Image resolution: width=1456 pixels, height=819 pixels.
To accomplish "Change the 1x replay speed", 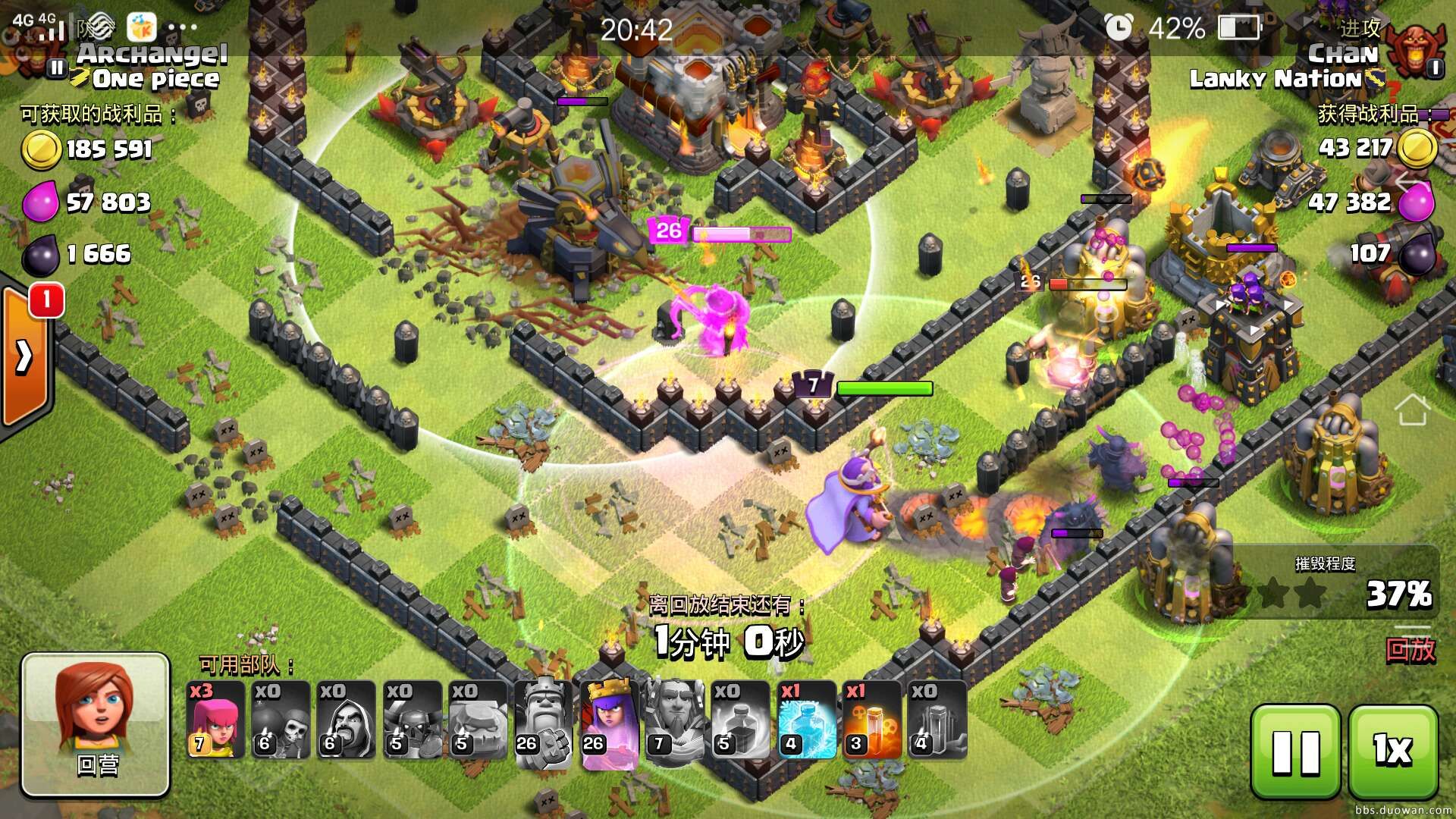I will 1393,751.
